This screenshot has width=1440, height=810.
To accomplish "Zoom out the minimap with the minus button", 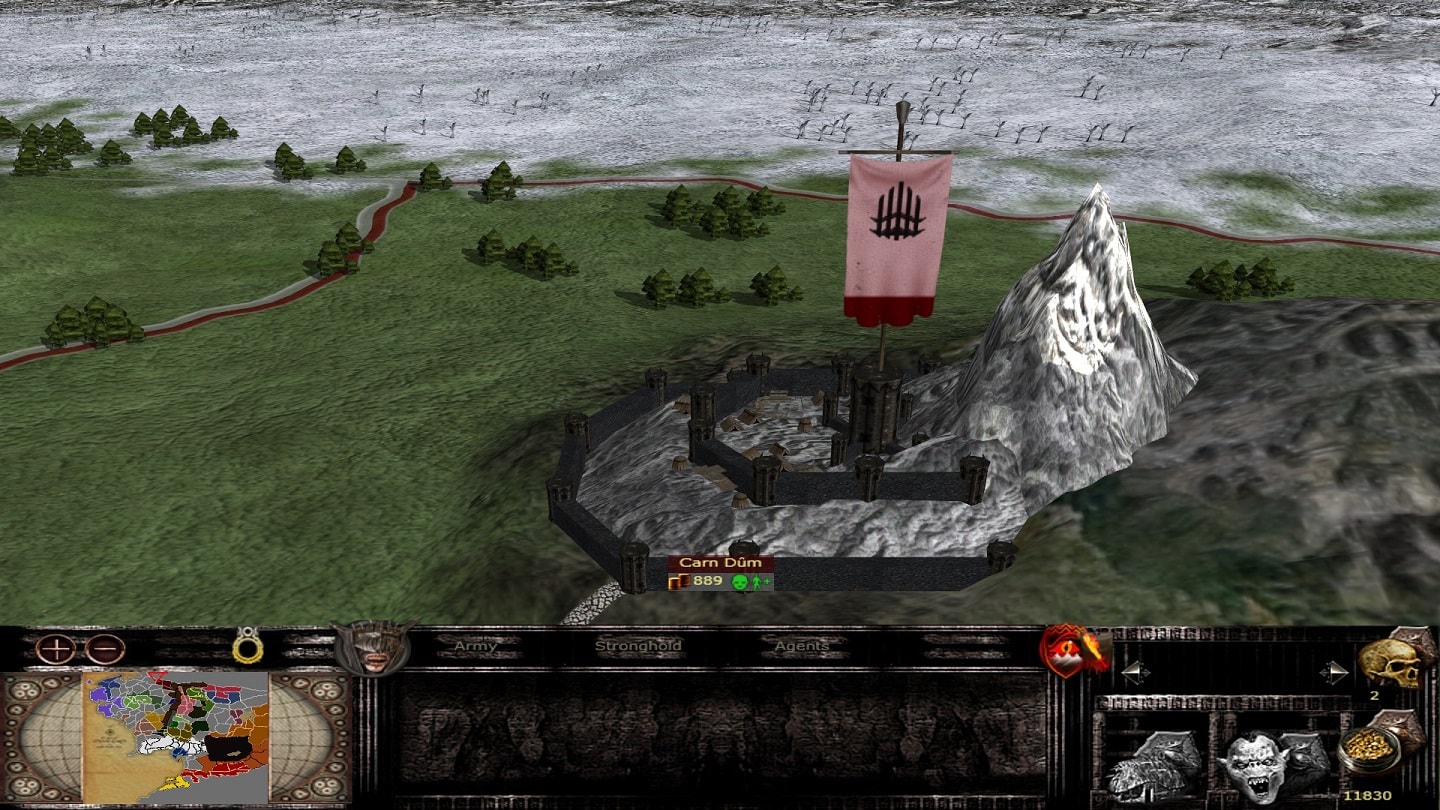I will pos(104,649).
